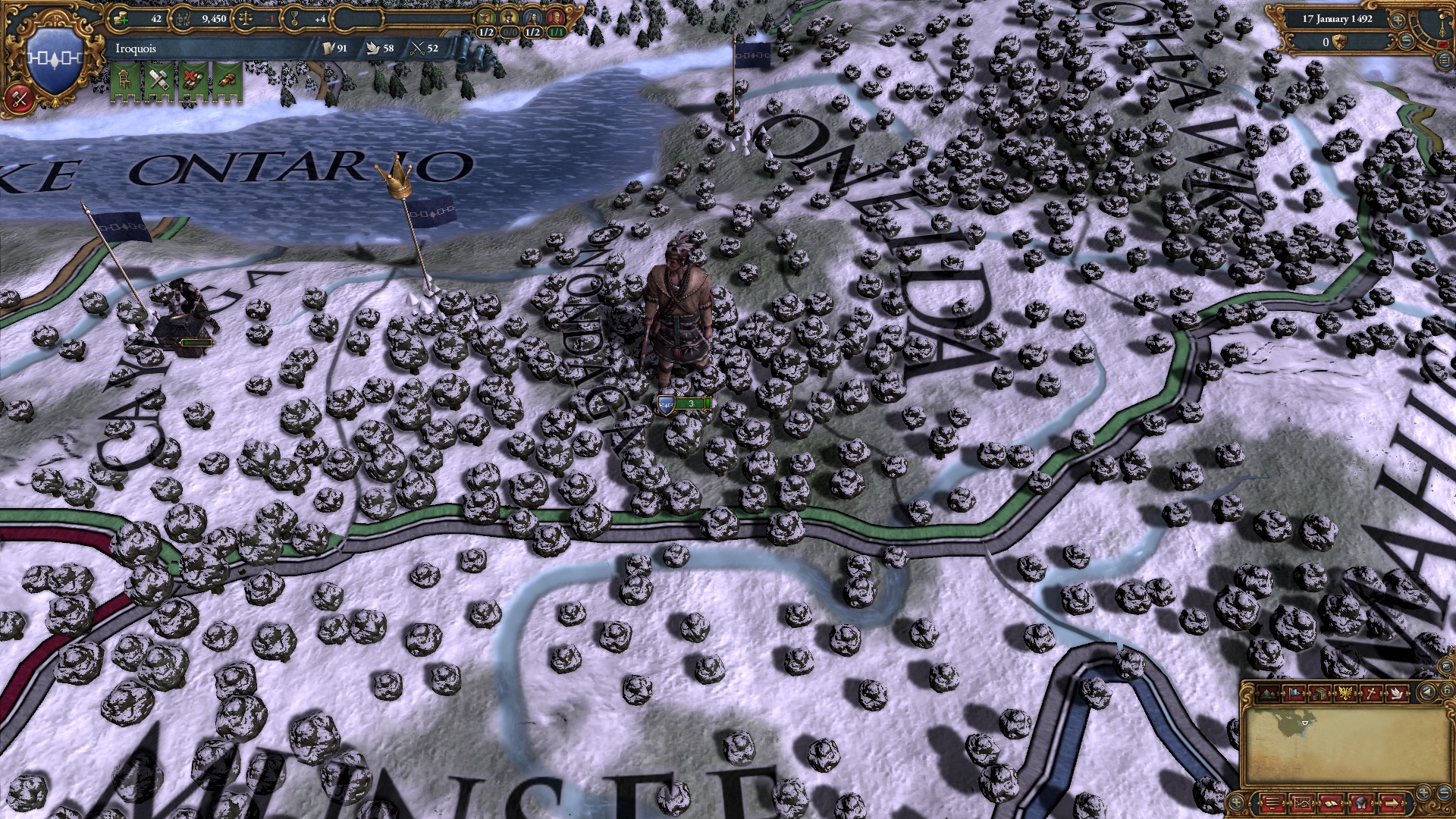Click the go-to-capital arrow on the minimap toolbar
This screenshot has width=1456, height=819.
(1392, 804)
